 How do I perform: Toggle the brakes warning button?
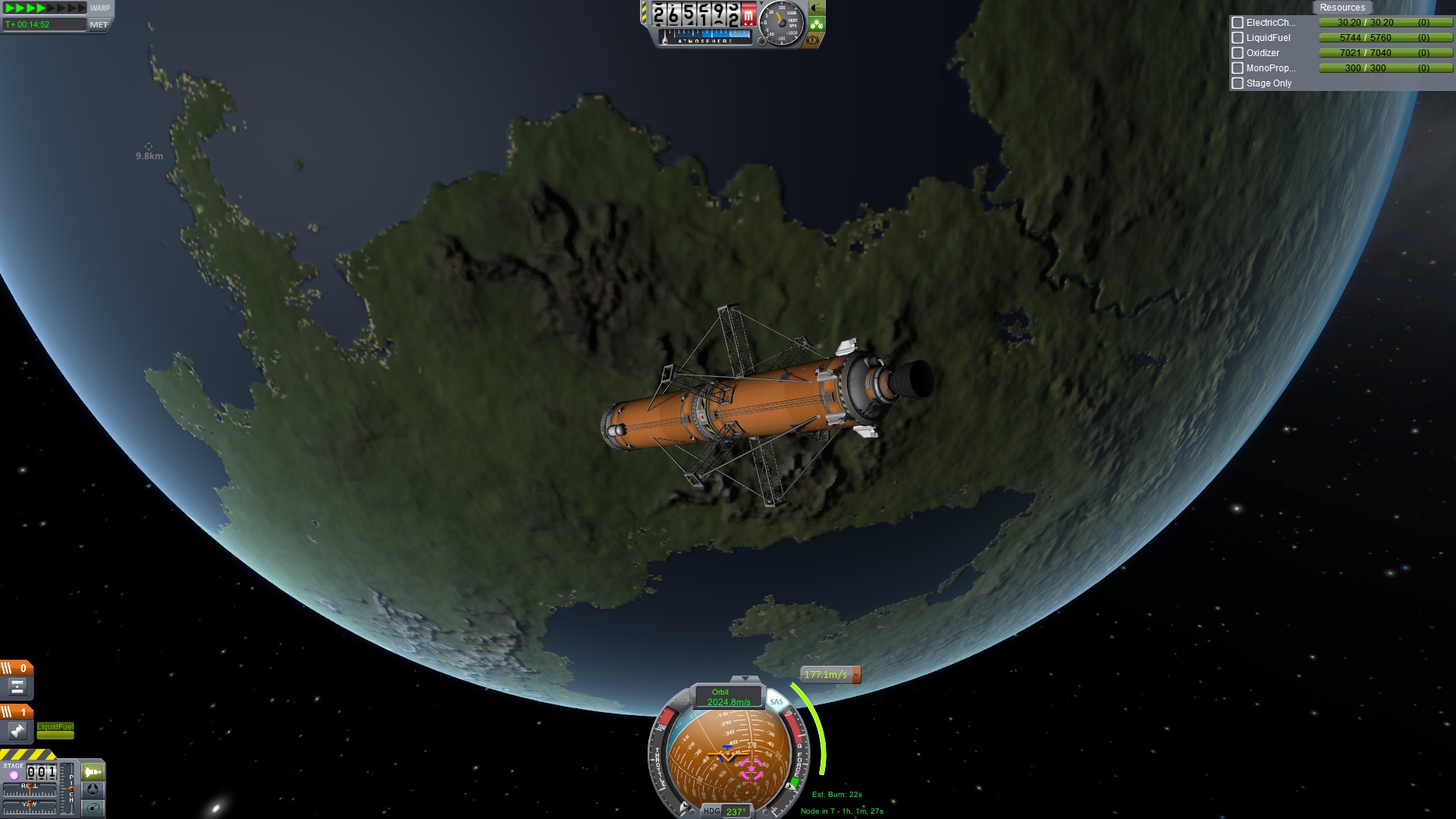pyautogui.click(x=812, y=40)
